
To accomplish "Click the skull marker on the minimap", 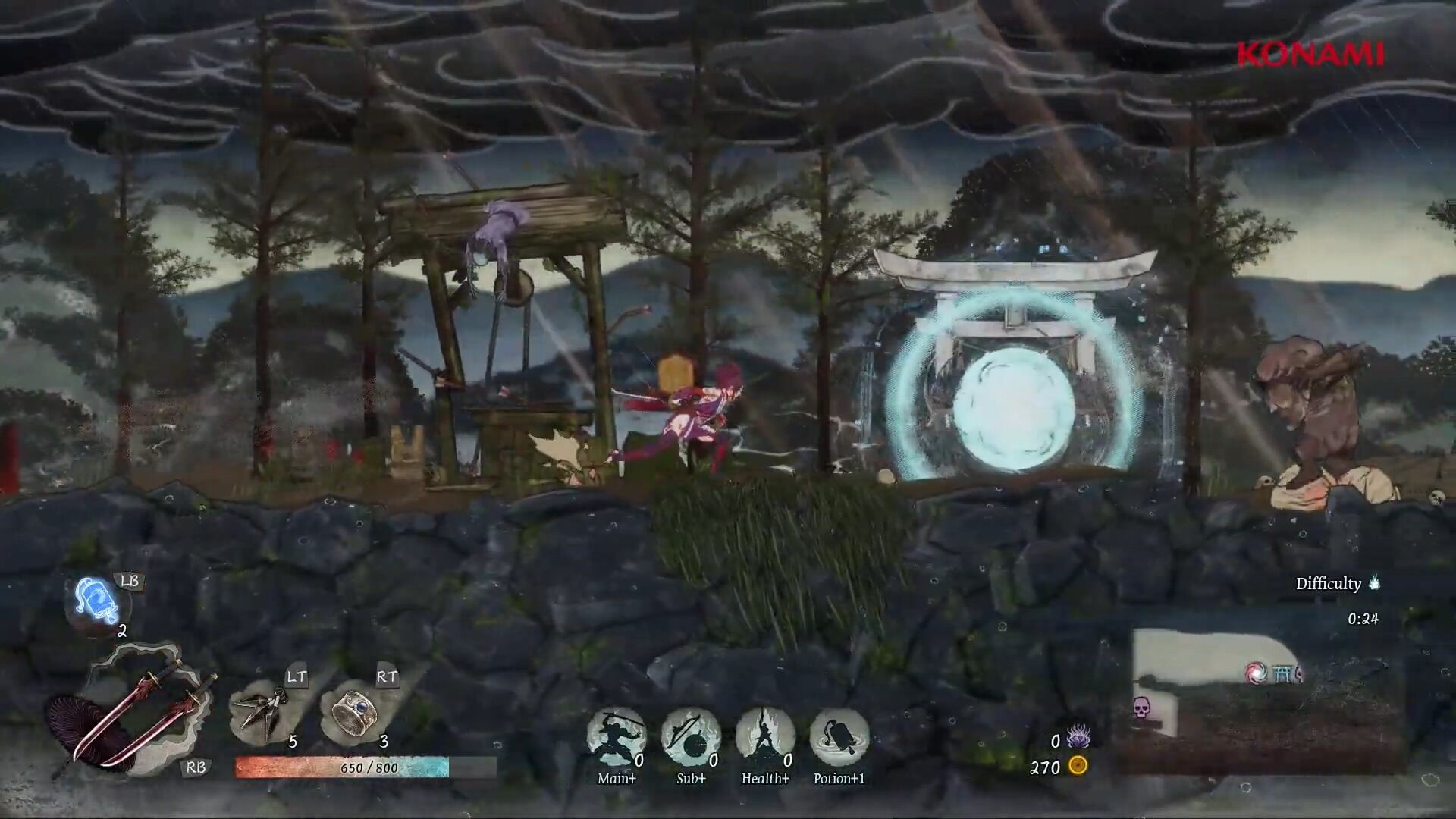I will click(x=1141, y=709).
